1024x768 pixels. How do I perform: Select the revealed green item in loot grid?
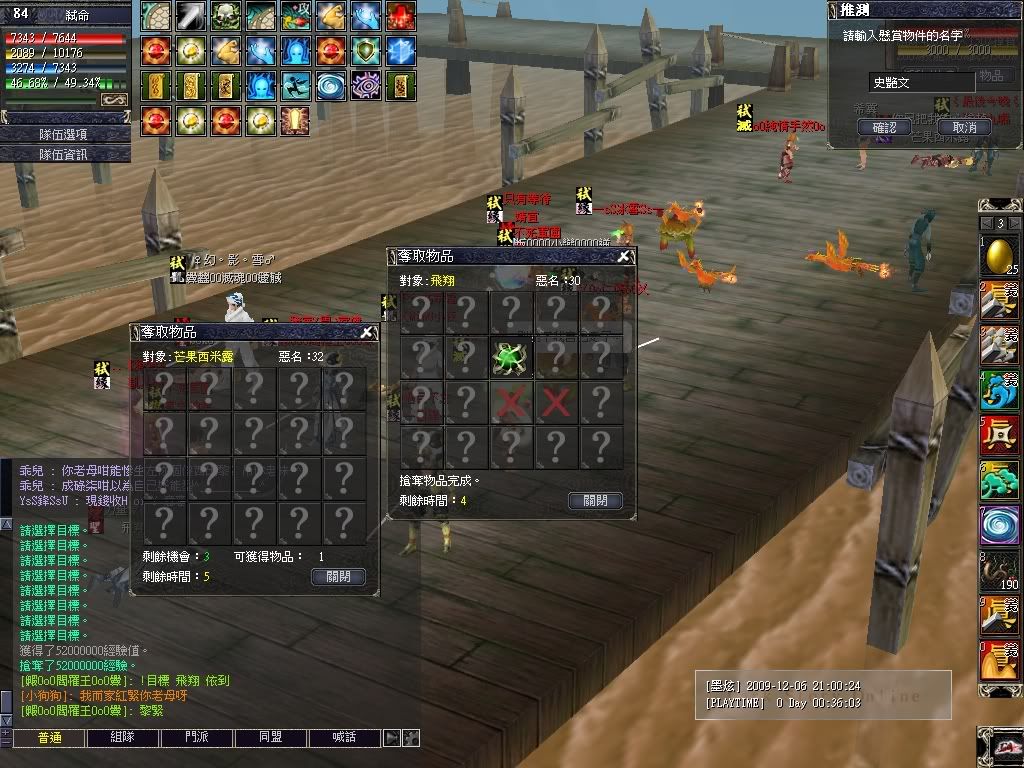(x=510, y=357)
